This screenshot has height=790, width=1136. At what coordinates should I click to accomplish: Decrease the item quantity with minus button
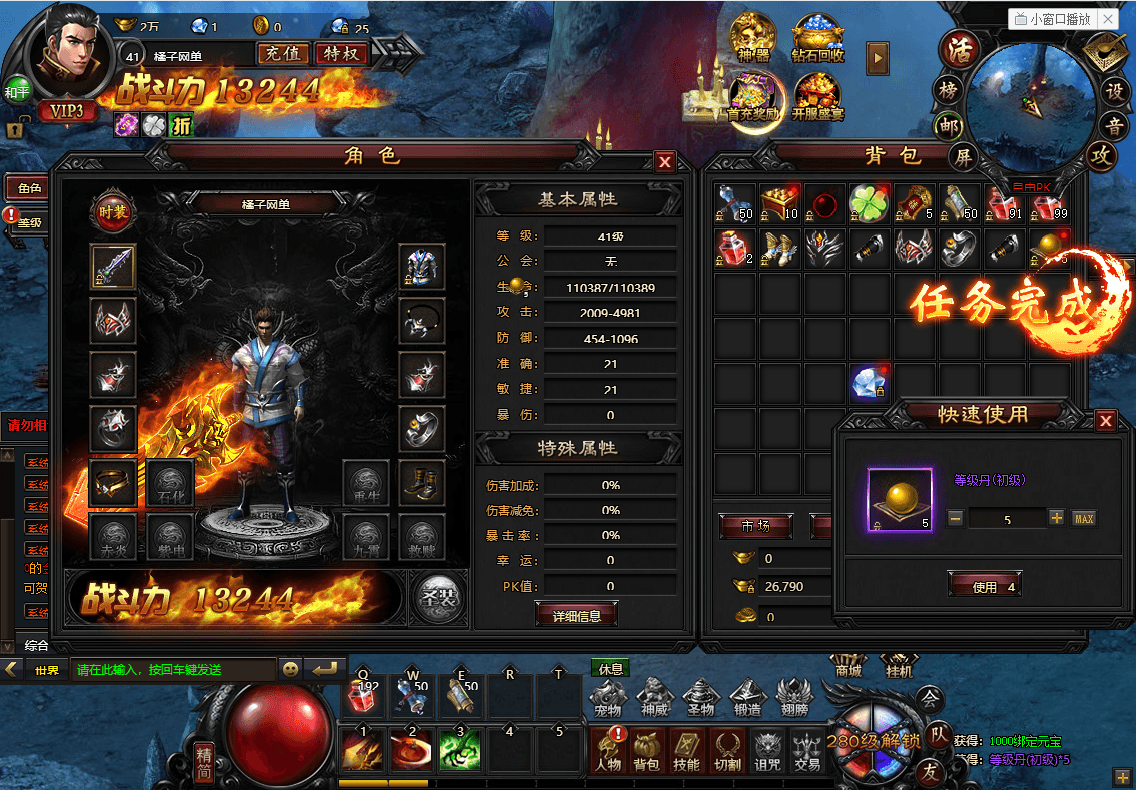[956, 518]
